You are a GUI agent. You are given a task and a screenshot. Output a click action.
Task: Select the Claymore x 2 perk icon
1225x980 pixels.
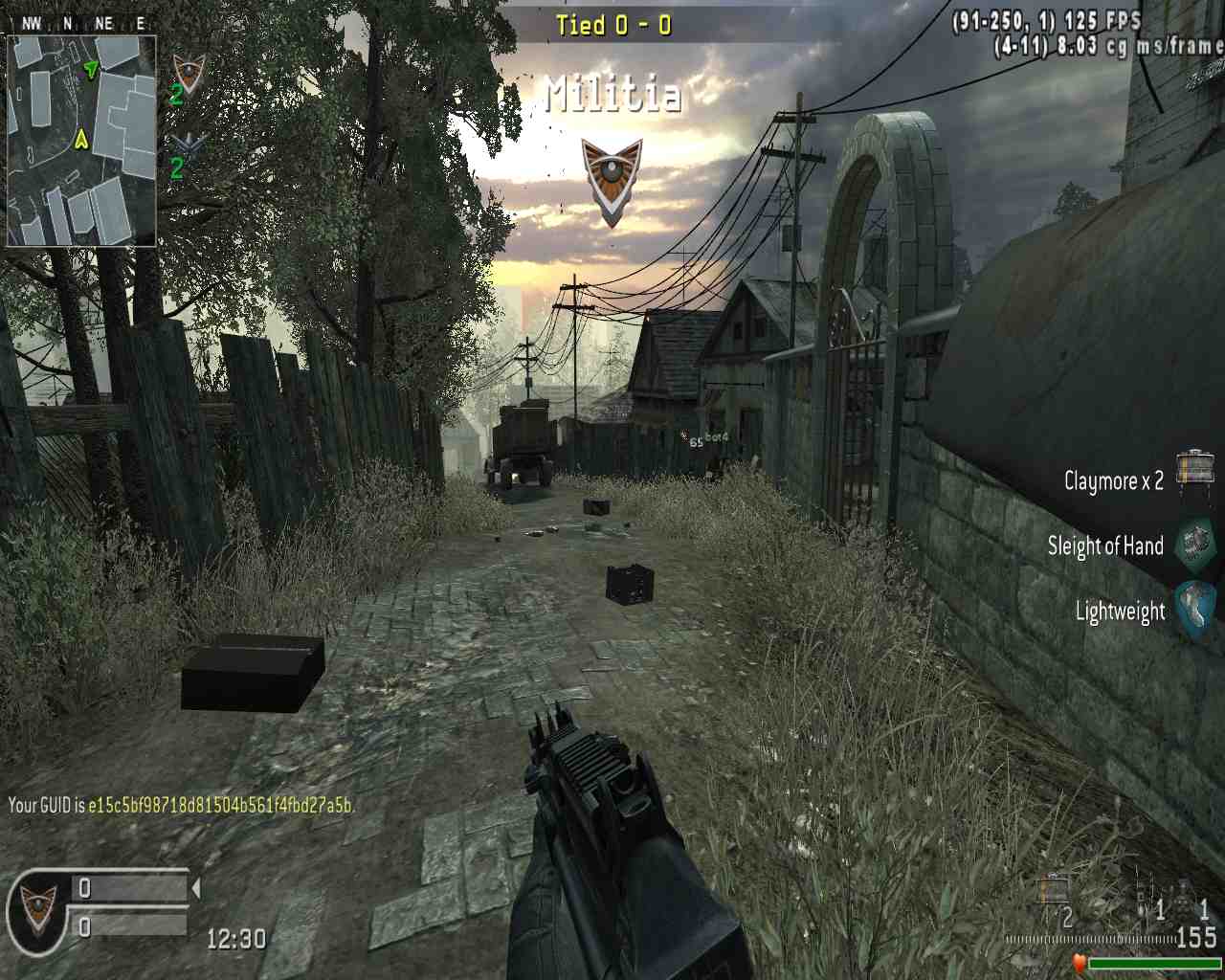pos(1195,473)
